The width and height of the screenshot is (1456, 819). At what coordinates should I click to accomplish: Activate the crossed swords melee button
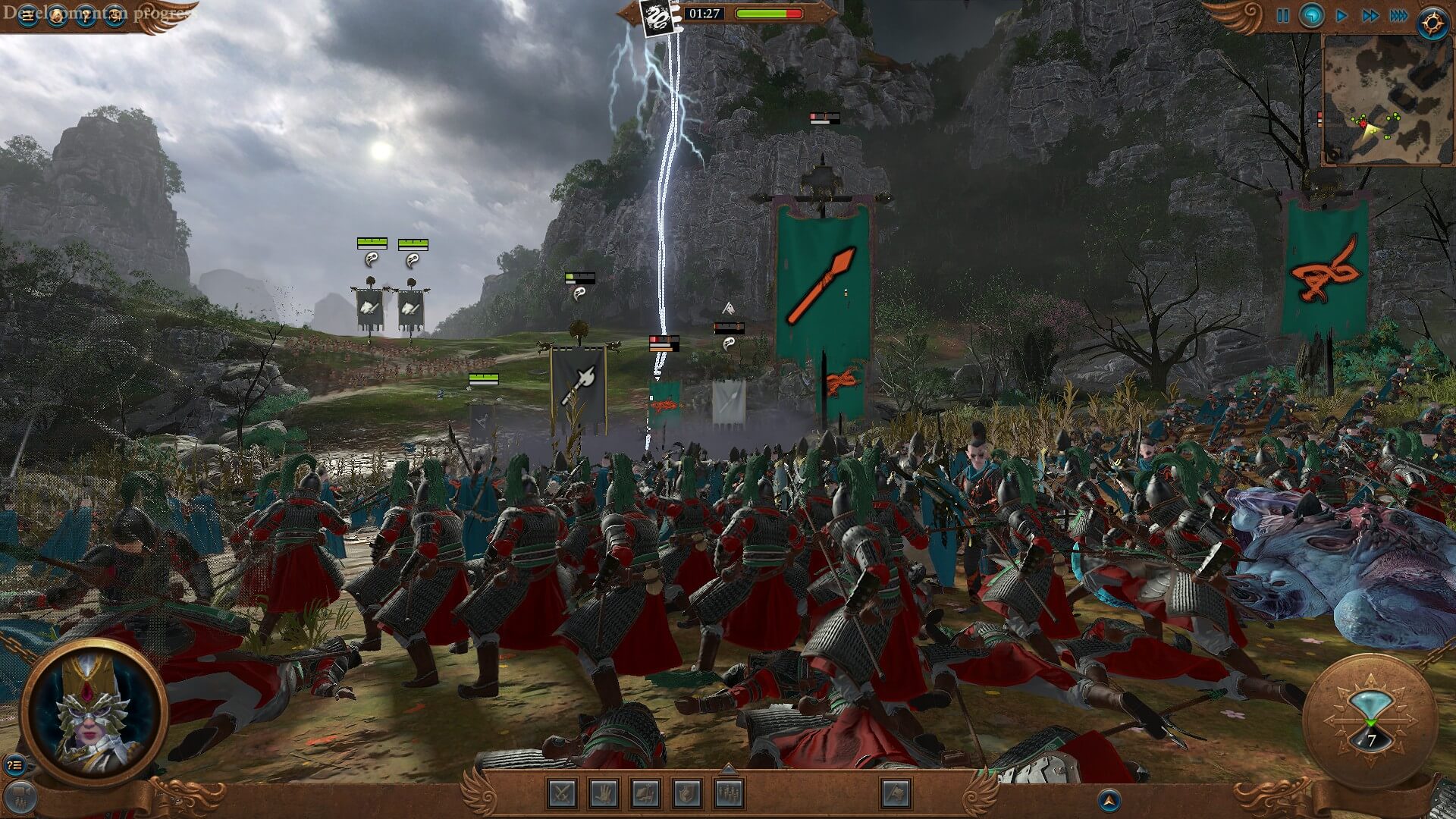click(x=563, y=794)
